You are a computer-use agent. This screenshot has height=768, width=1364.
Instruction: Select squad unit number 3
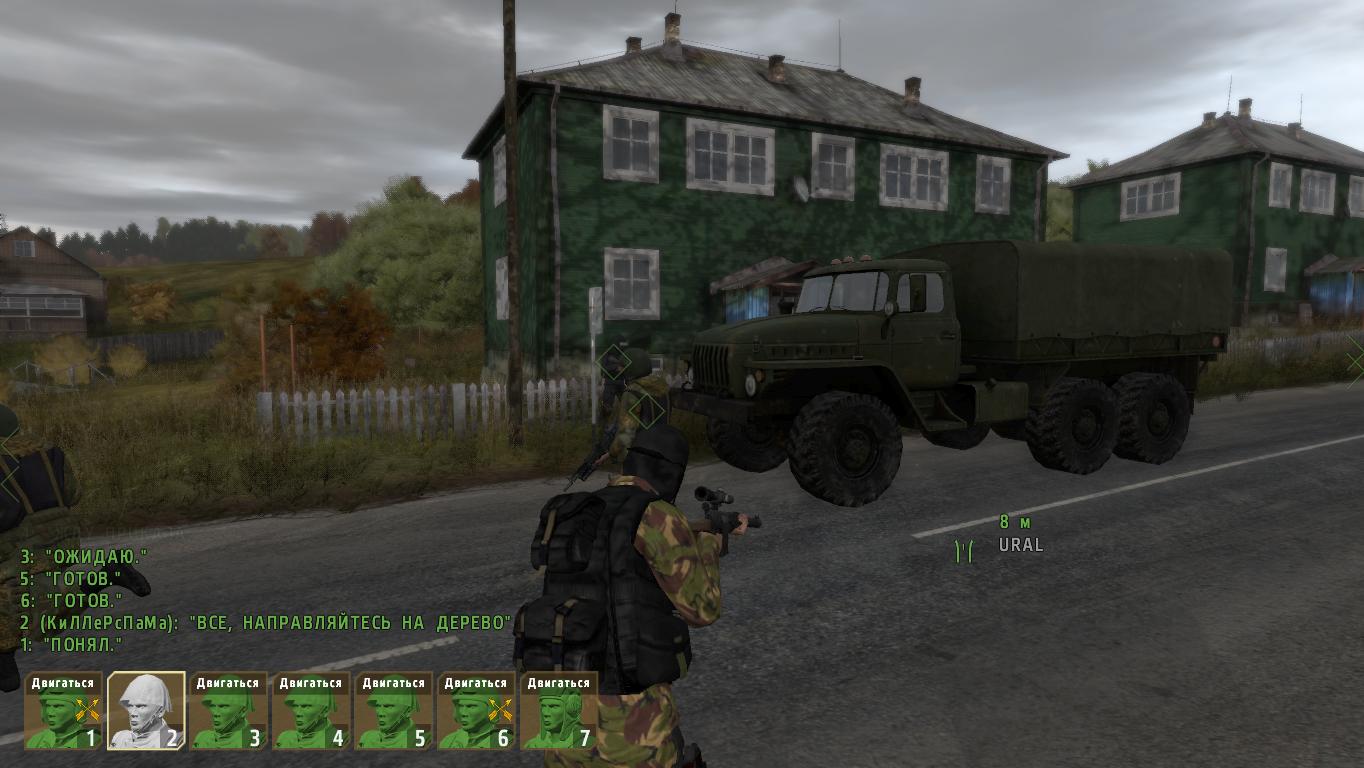point(229,711)
